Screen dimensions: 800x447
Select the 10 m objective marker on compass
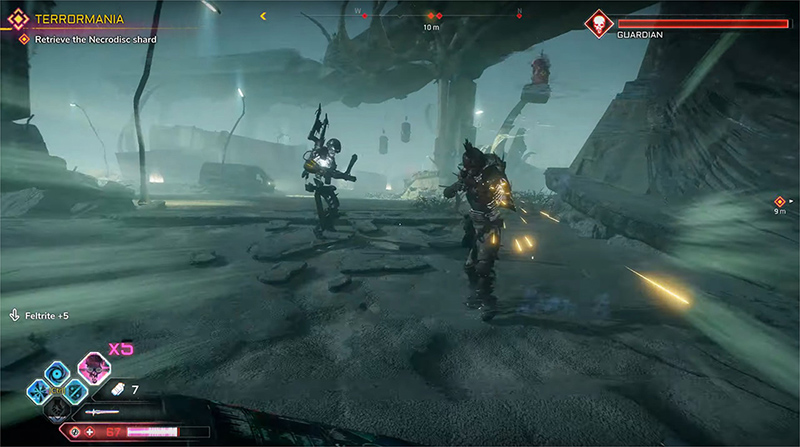[x=431, y=17]
